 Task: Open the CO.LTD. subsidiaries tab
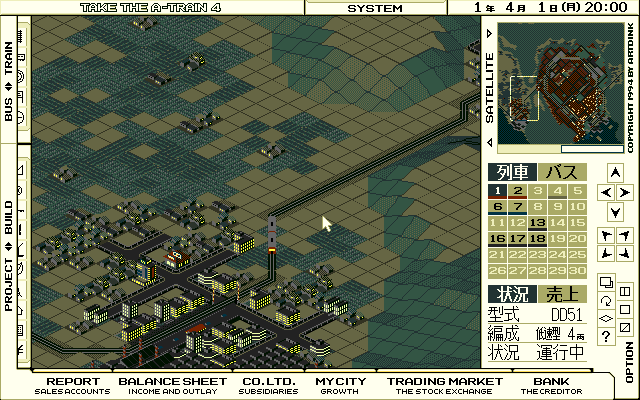click(x=266, y=386)
